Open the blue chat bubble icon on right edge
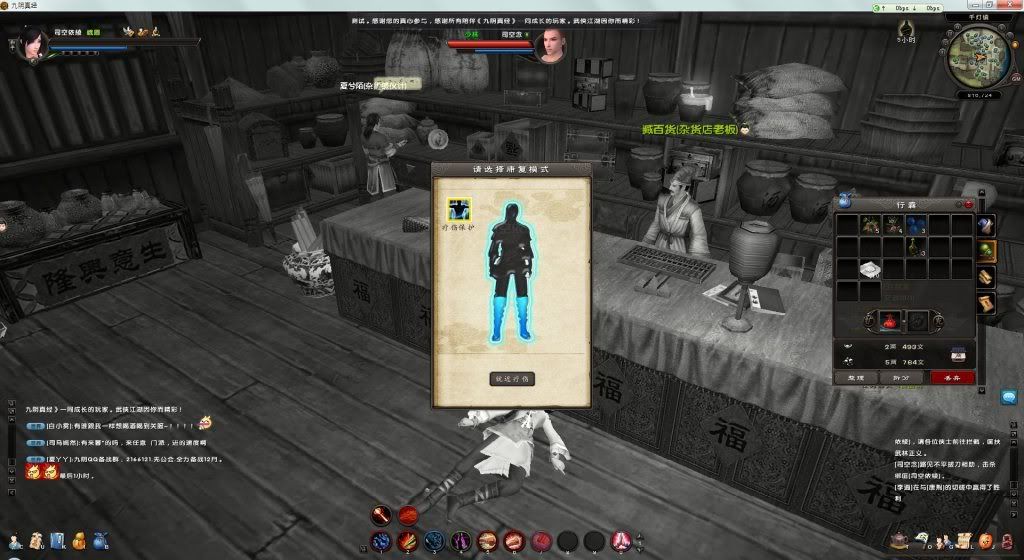Image resolution: width=1024 pixels, height=560 pixels. point(1008,397)
